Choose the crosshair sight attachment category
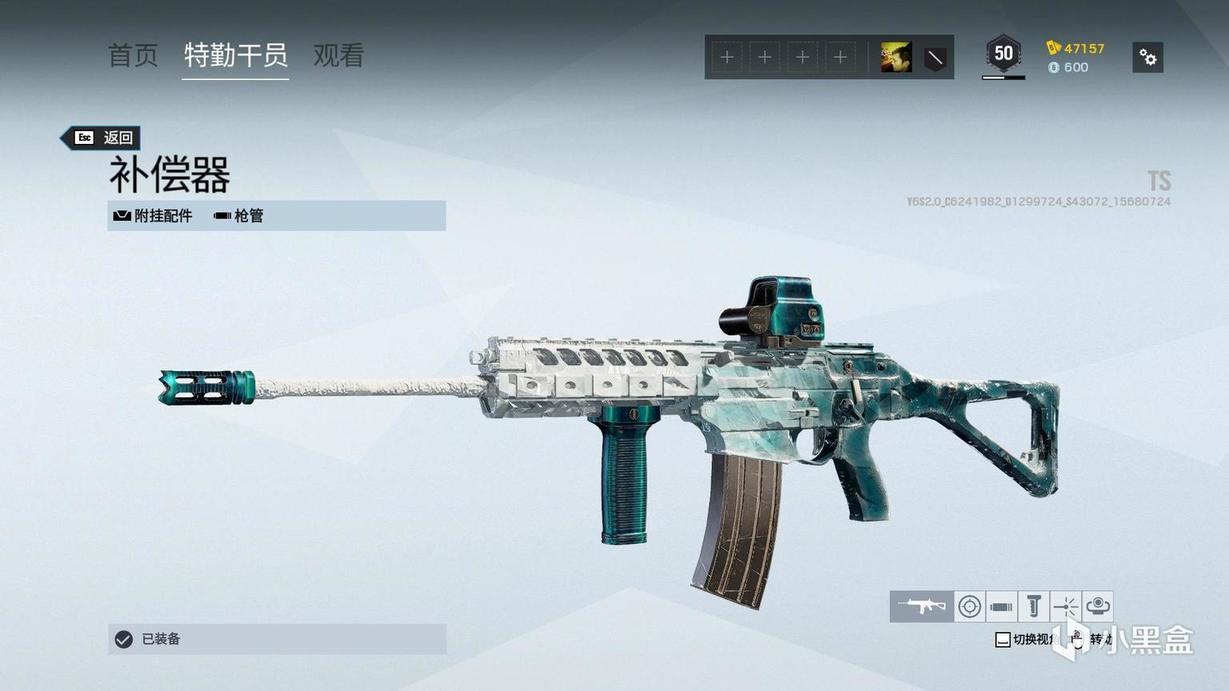Screen dimensions: 1229x691 tap(969, 606)
